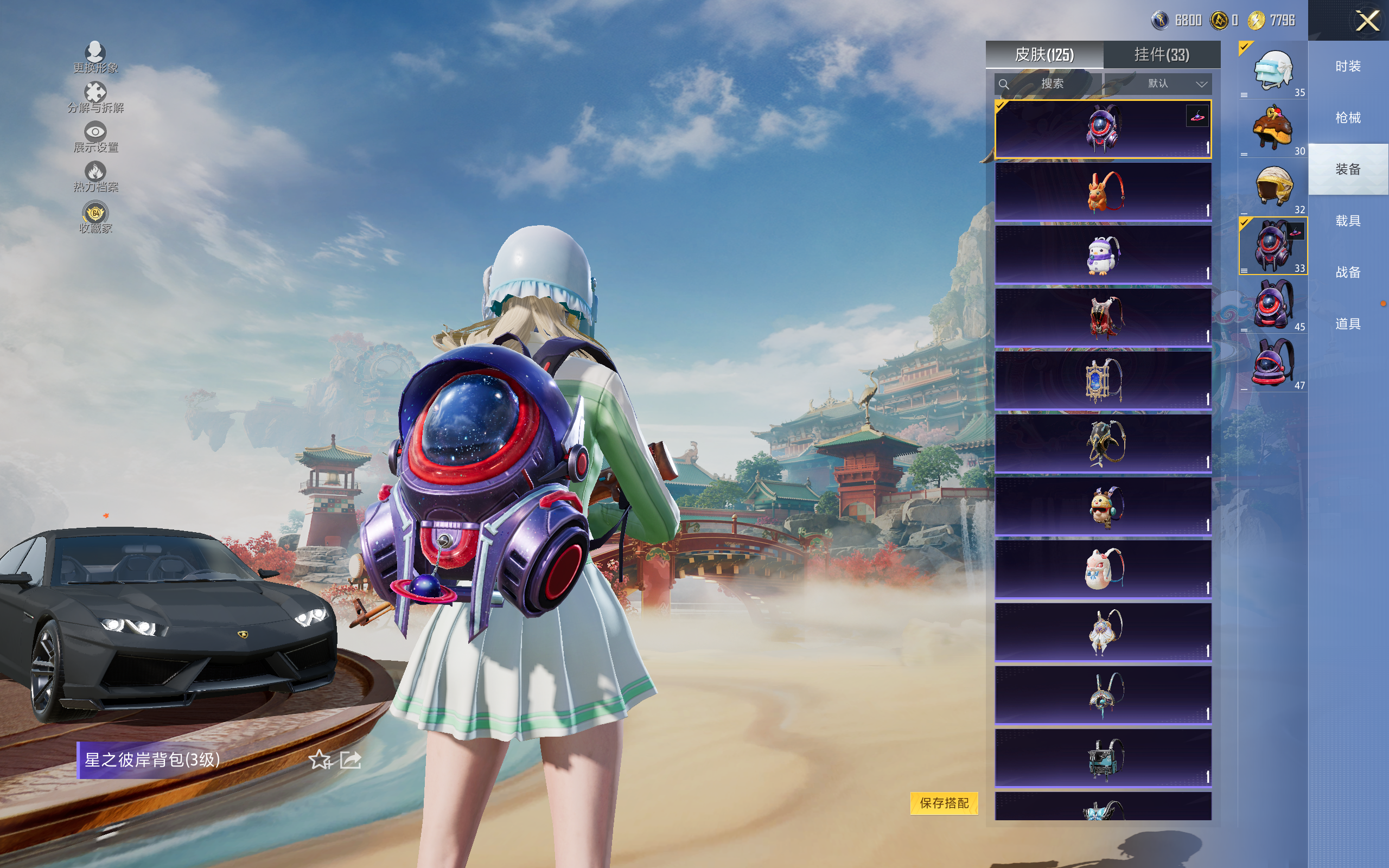Select the 皮肤(125) tab
Screen dimensions: 1389x868
[1044, 55]
